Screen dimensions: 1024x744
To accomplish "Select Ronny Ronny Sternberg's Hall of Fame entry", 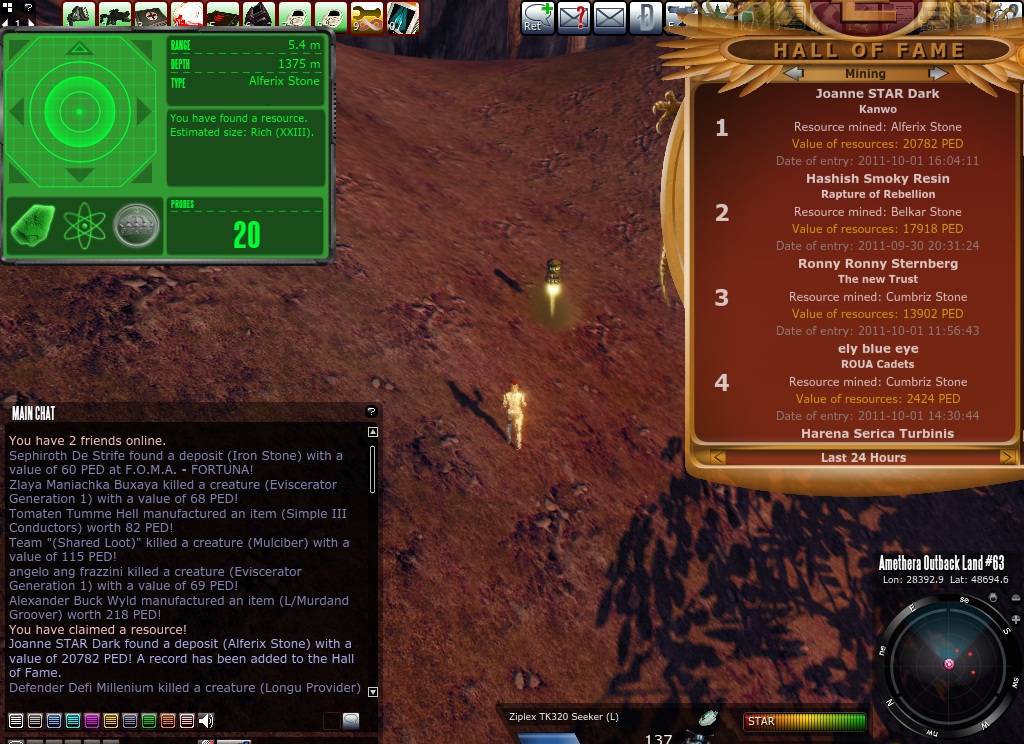I will coord(877,264).
